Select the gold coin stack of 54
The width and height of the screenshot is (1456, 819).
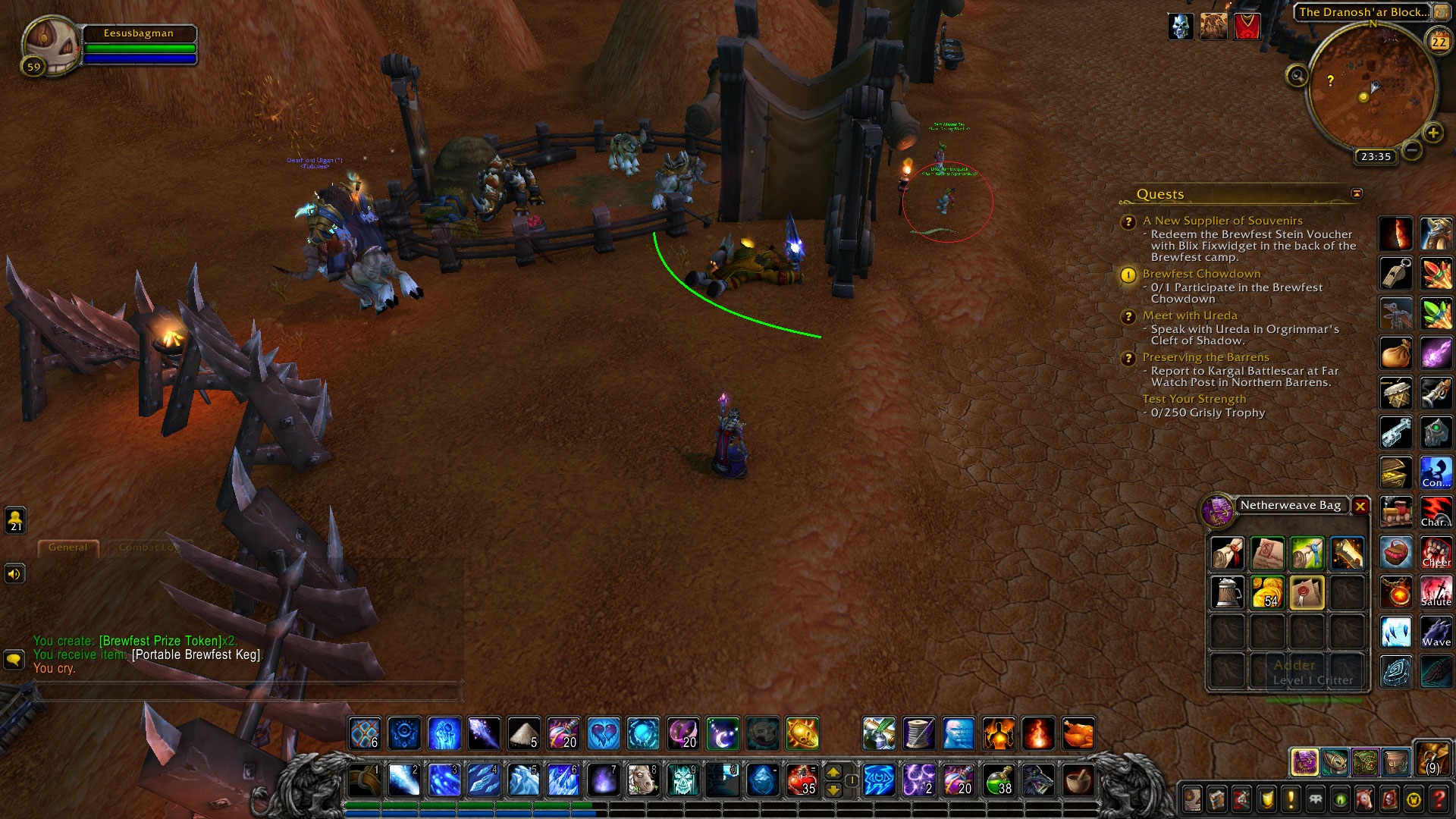(x=1267, y=592)
